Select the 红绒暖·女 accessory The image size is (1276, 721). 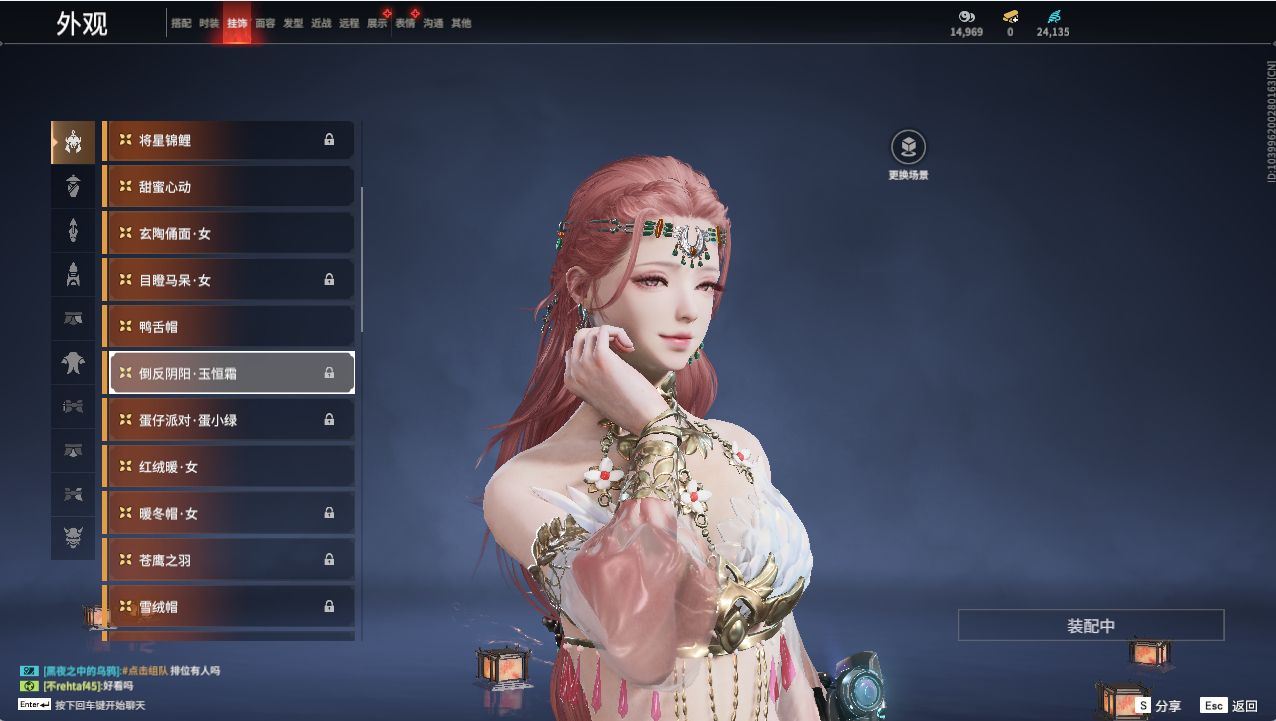coord(229,467)
